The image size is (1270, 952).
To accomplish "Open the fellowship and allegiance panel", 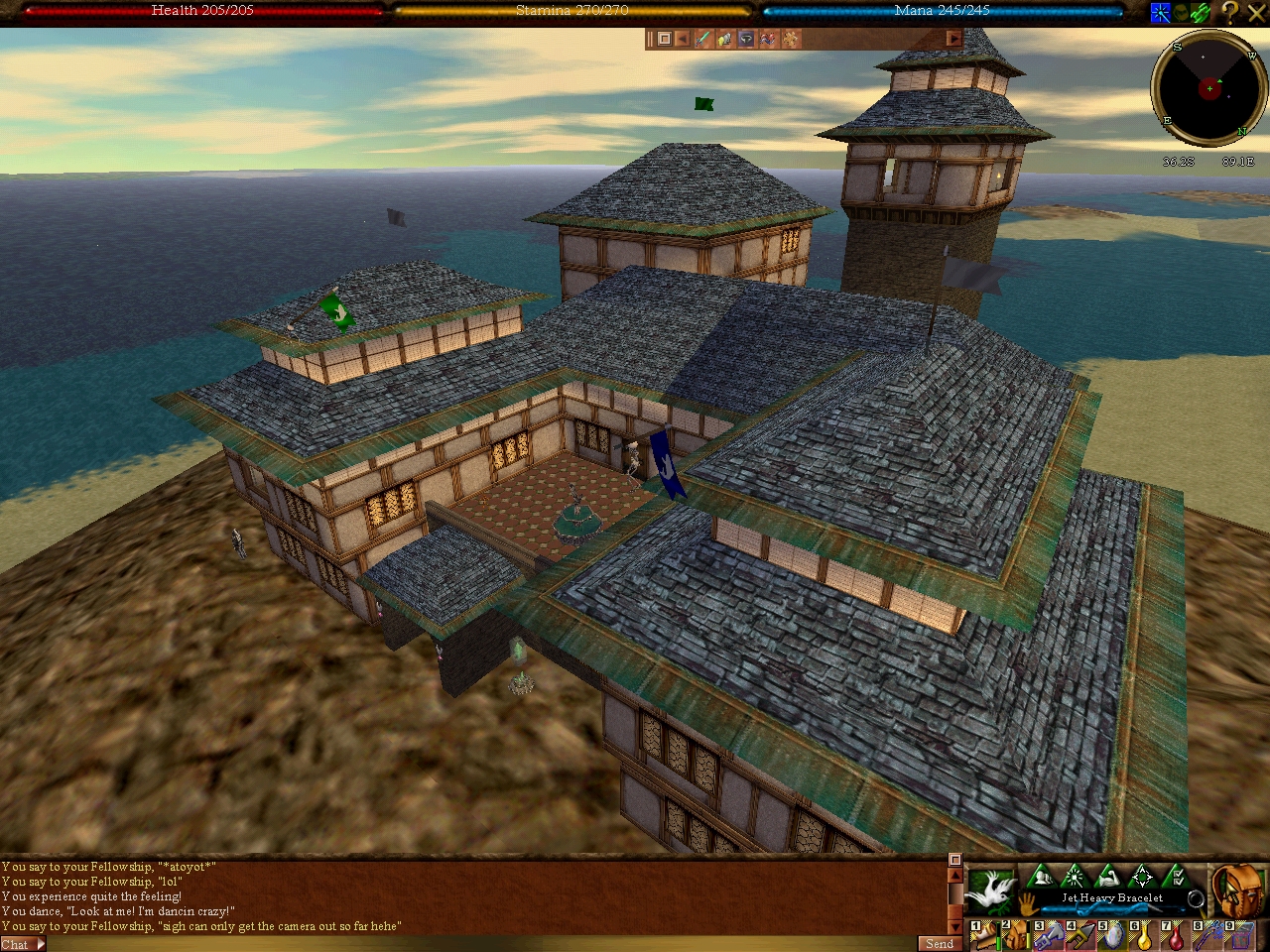I will 1040,877.
